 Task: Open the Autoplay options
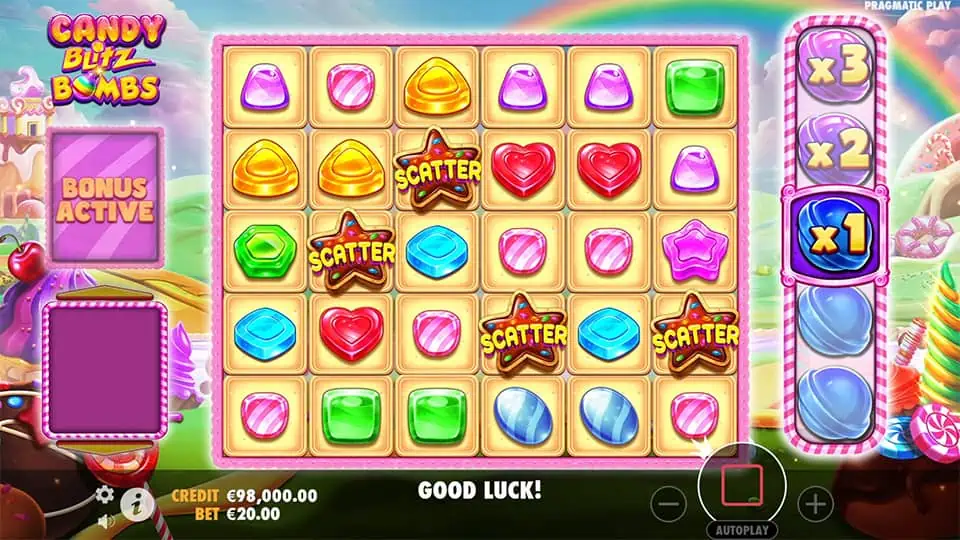742,529
